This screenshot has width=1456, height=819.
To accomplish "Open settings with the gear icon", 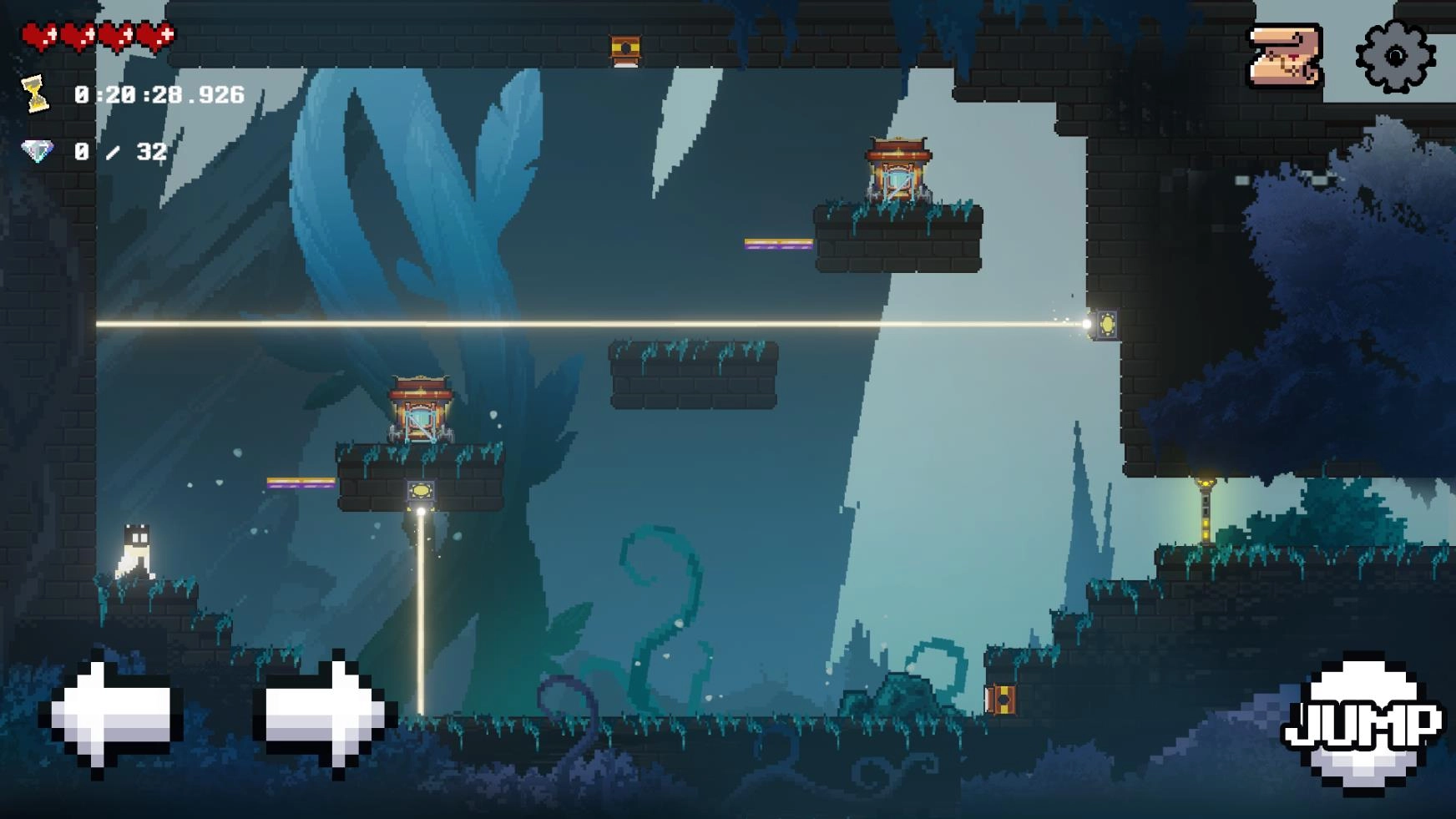I will (x=1395, y=57).
